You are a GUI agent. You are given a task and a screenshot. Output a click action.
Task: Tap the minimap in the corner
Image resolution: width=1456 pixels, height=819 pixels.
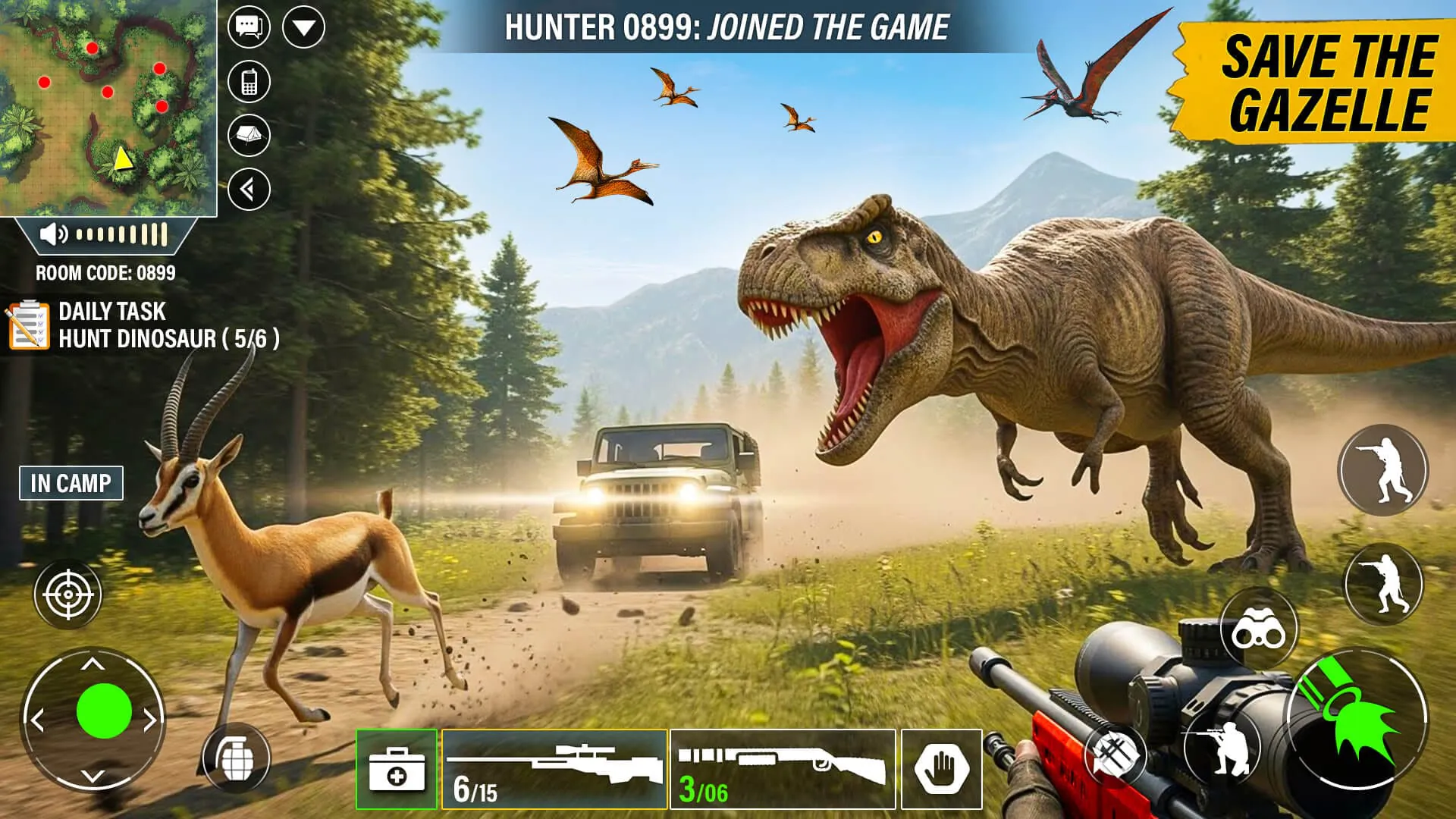tap(110, 106)
